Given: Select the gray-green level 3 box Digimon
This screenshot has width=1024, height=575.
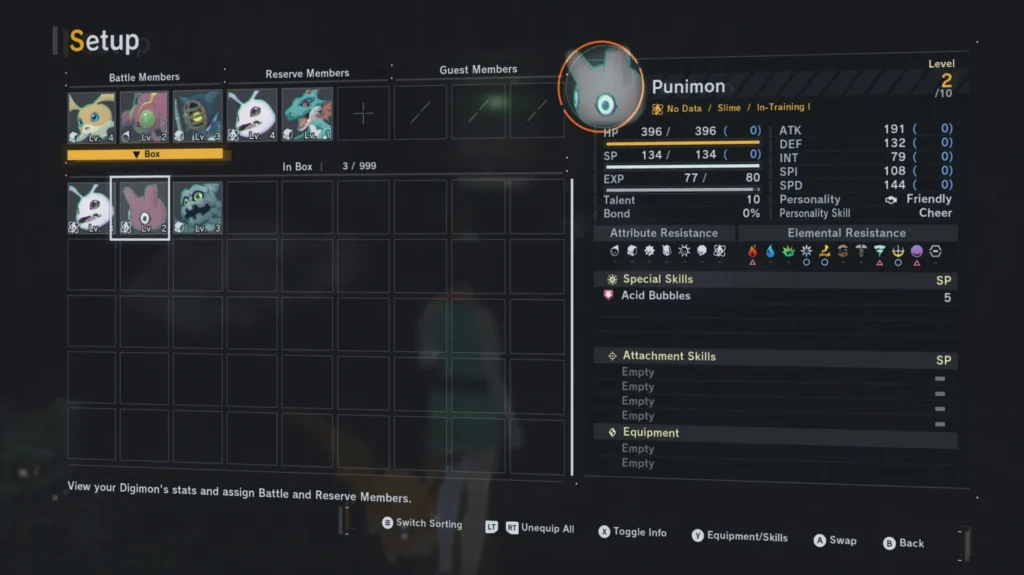Looking at the screenshot, I should pyautogui.click(x=197, y=209).
